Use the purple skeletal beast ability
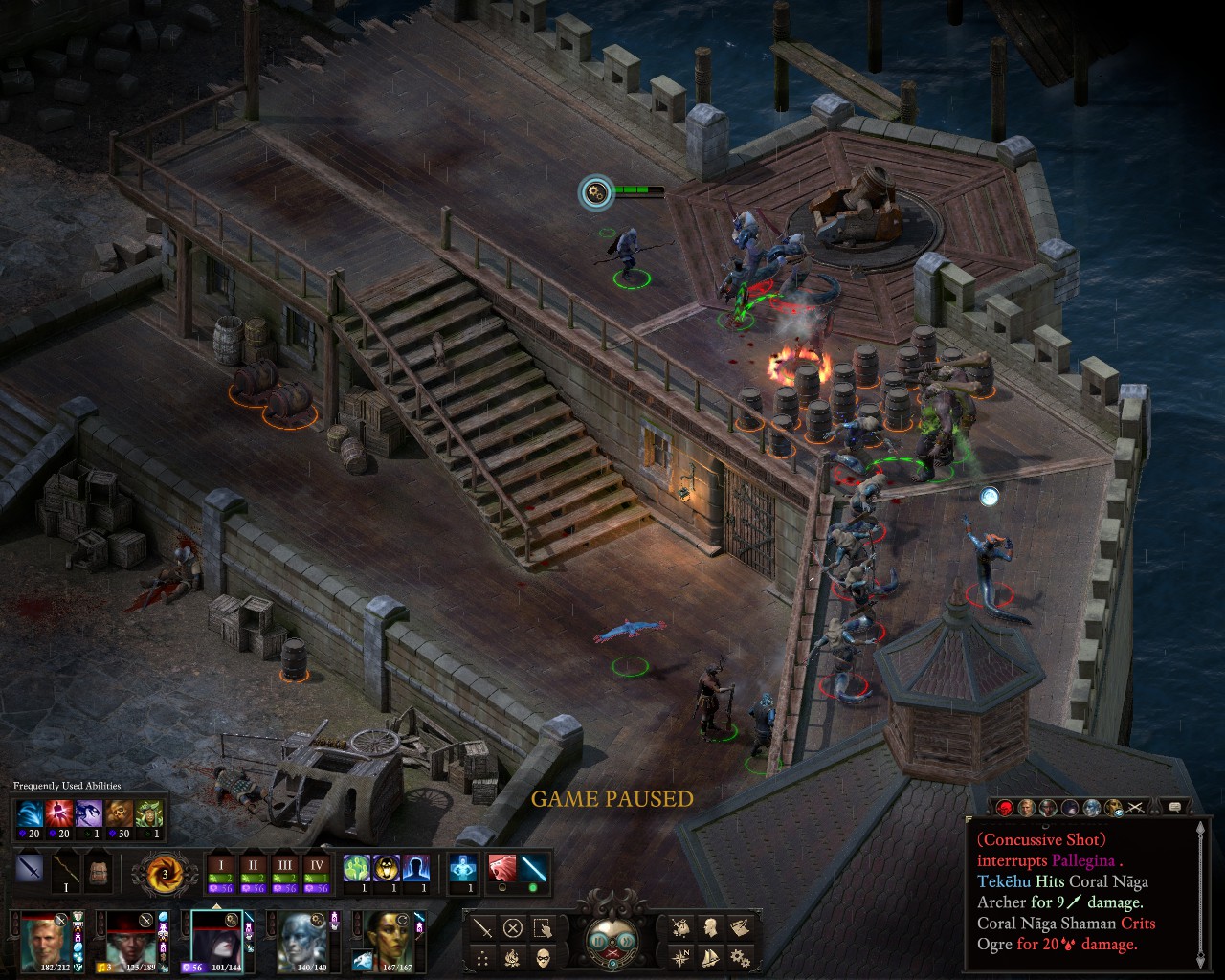 [x=89, y=814]
